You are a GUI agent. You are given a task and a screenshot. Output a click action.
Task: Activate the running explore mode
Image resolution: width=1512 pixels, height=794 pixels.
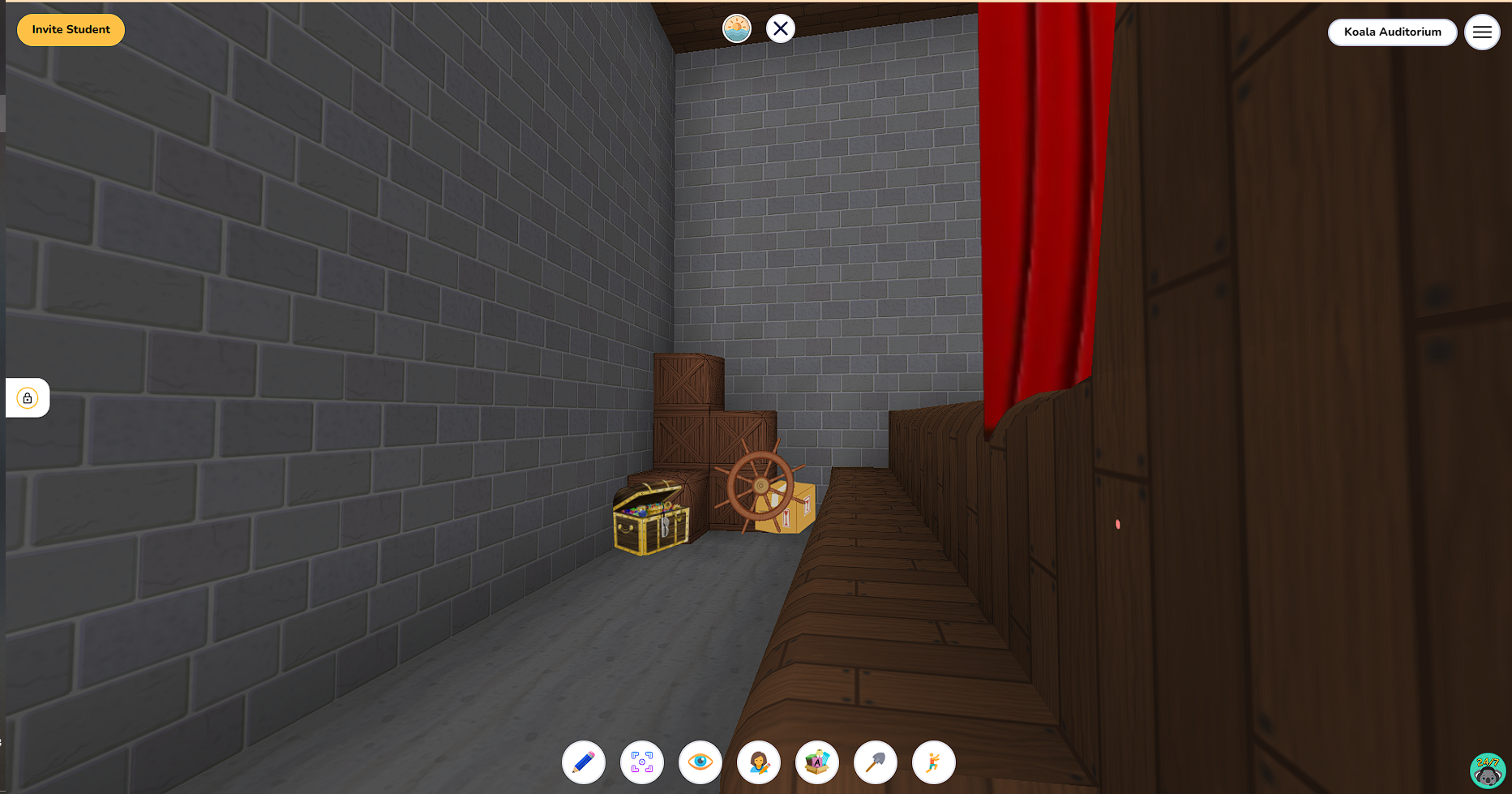(934, 762)
